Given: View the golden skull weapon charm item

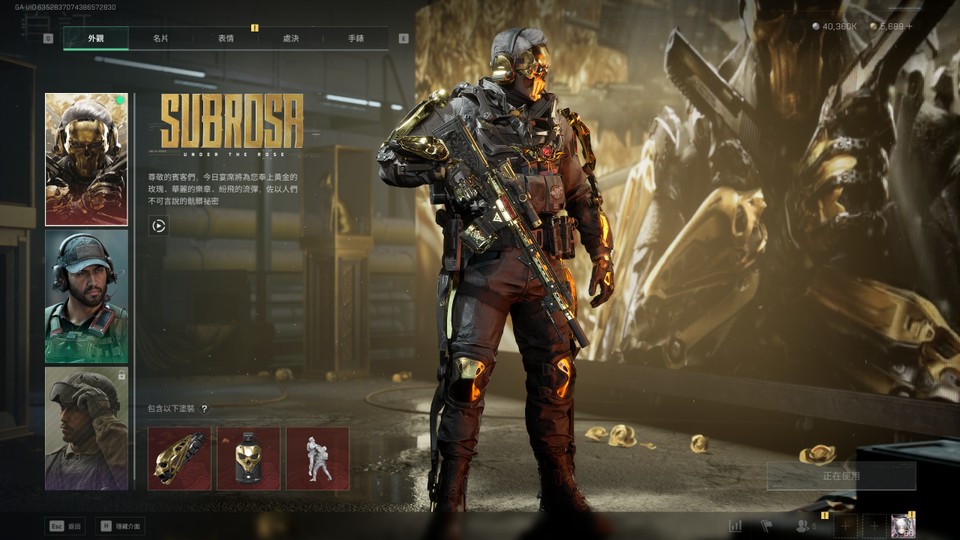Looking at the screenshot, I should [x=179, y=459].
